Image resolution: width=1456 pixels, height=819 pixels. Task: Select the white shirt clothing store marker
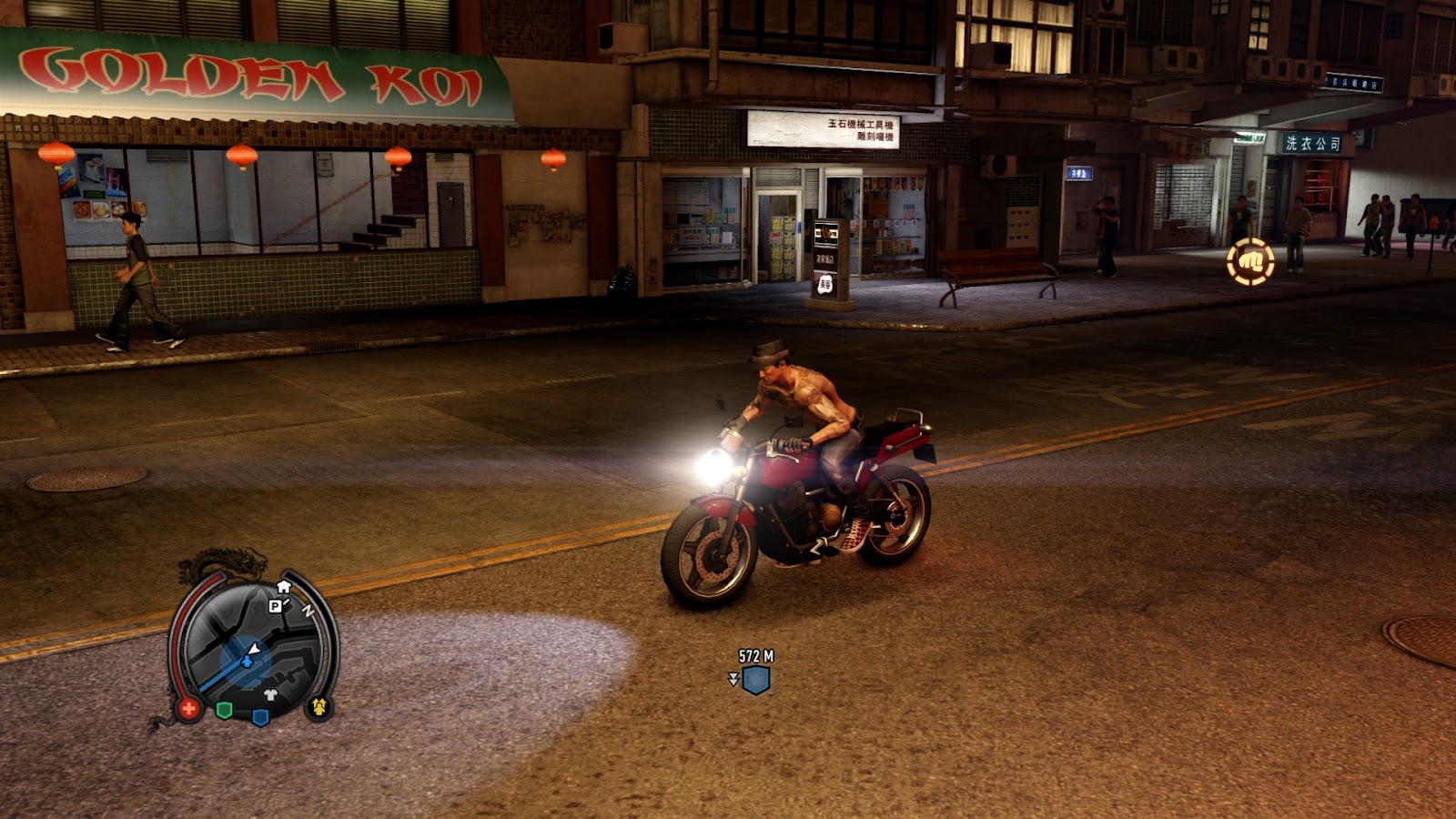click(x=270, y=695)
